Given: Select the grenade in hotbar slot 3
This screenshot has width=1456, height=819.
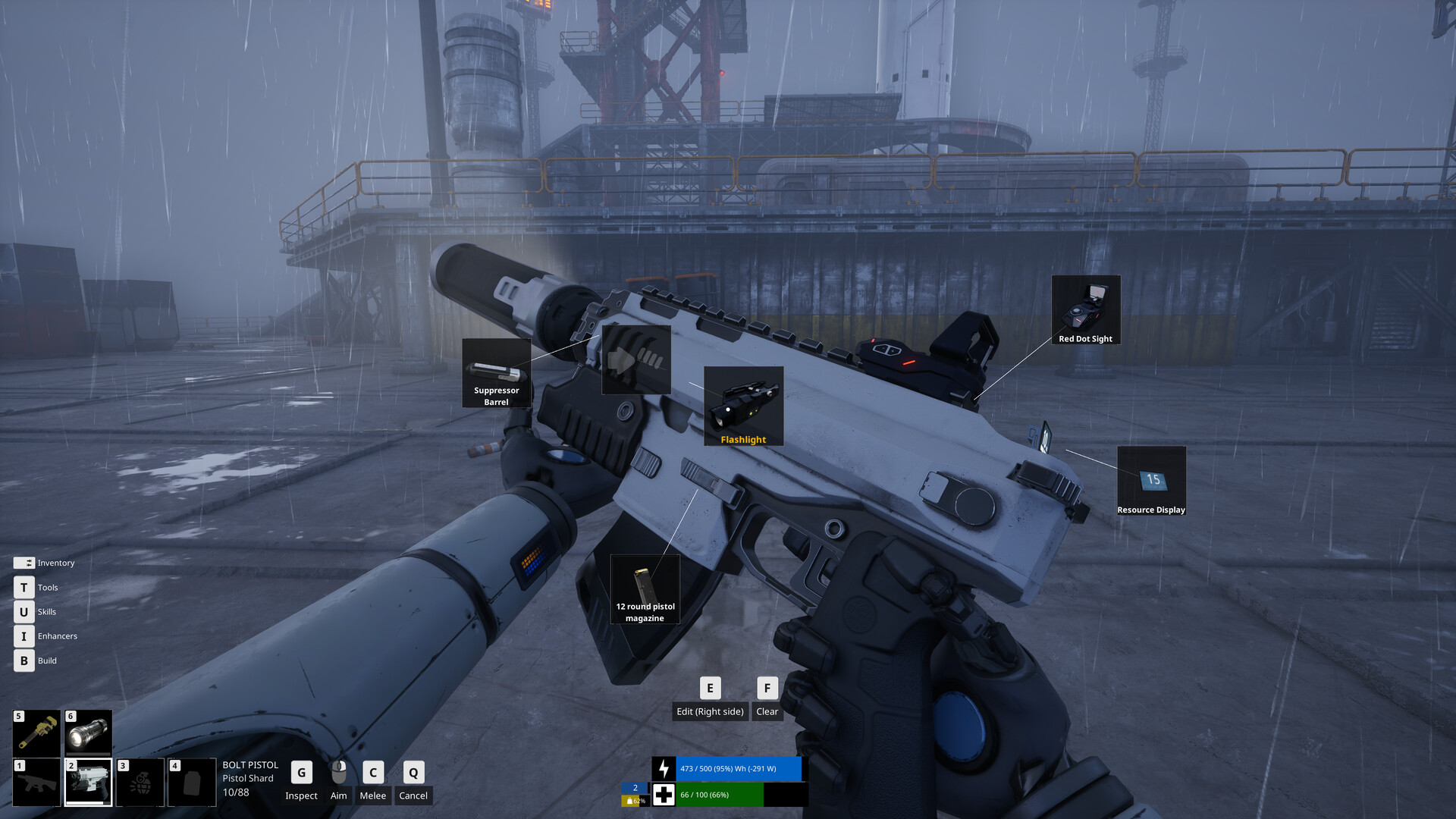Looking at the screenshot, I should click(x=139, y=781).
